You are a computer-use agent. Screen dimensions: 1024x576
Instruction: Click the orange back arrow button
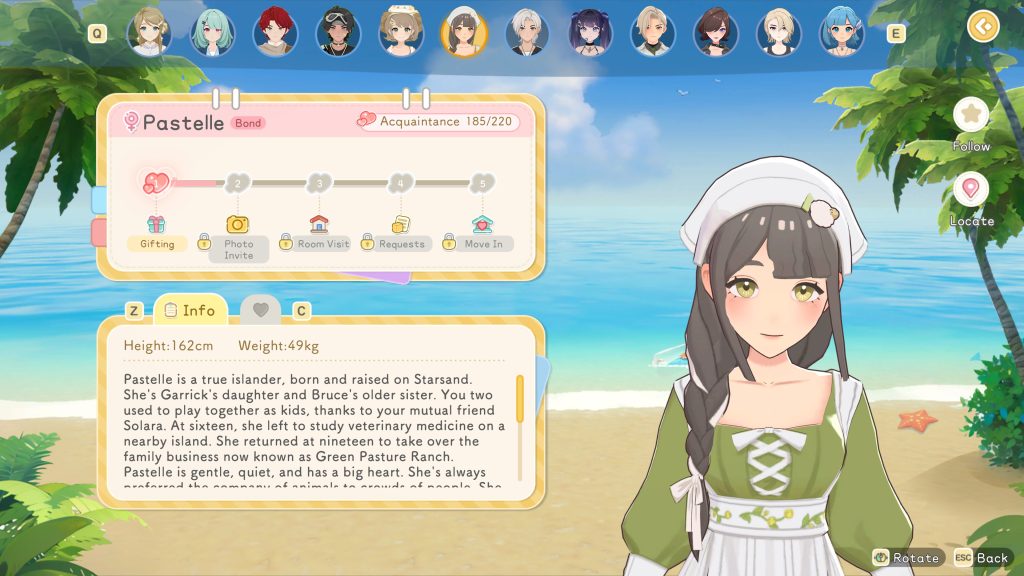(983, 25)
